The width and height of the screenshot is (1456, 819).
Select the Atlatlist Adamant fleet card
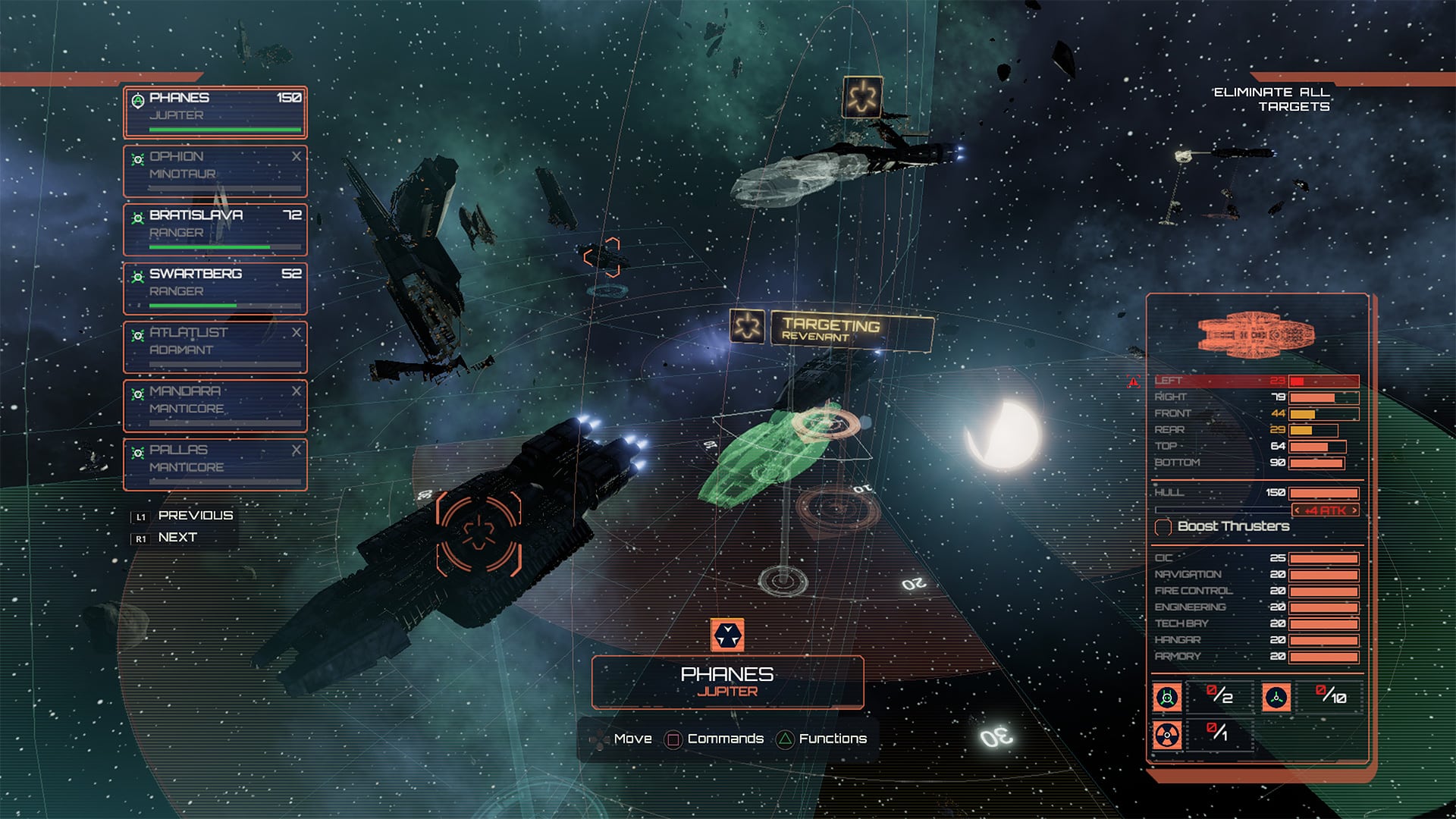pyautogui.click(x=215, y=347)
